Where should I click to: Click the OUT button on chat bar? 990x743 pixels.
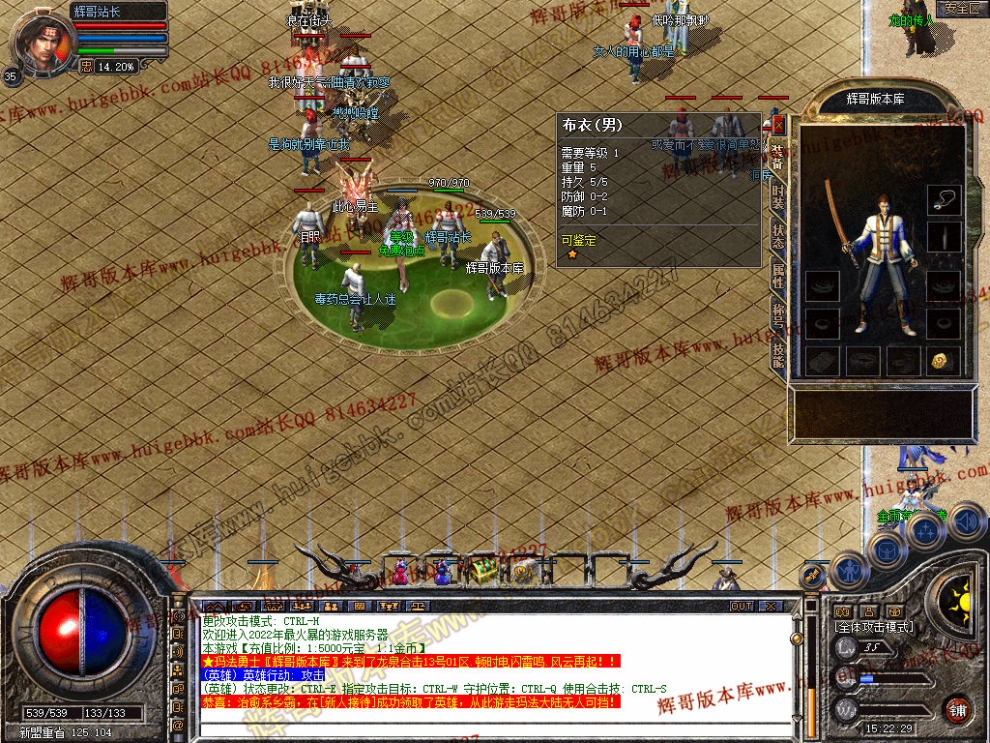click(741, 606)
